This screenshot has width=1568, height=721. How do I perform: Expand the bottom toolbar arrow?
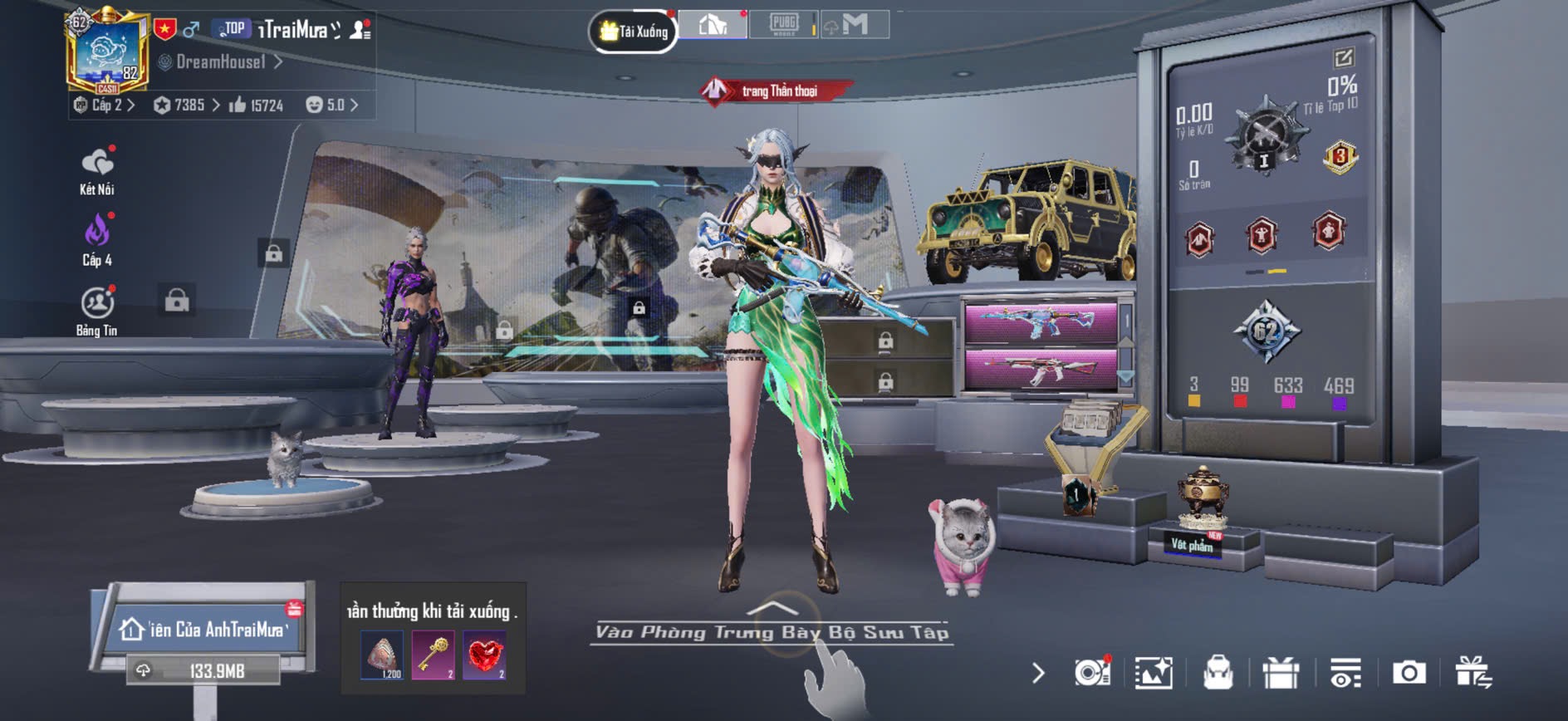pyautogui.click(x=1038, y=673)
